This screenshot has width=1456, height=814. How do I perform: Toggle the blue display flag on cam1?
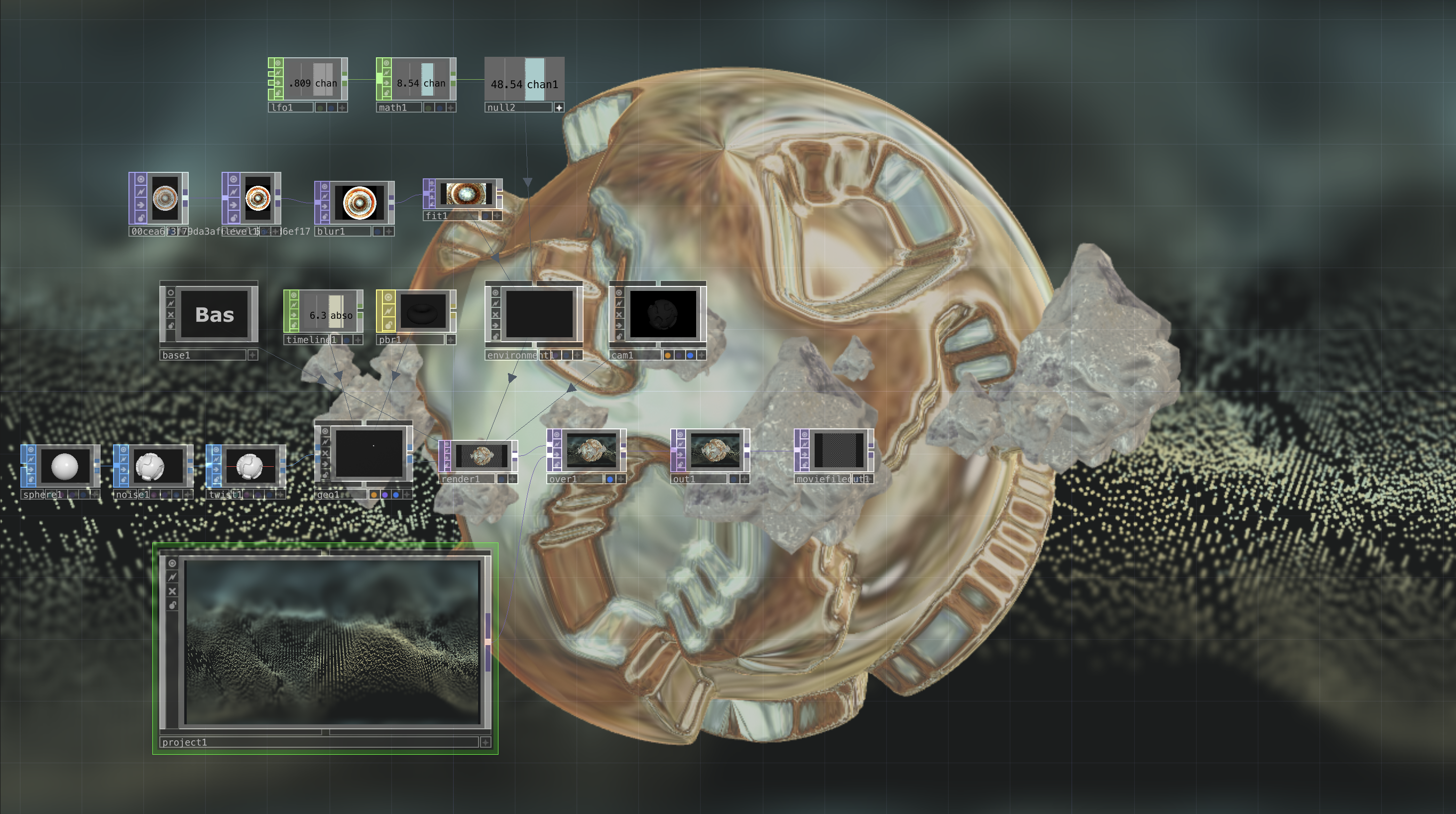[x=691, y=357]
